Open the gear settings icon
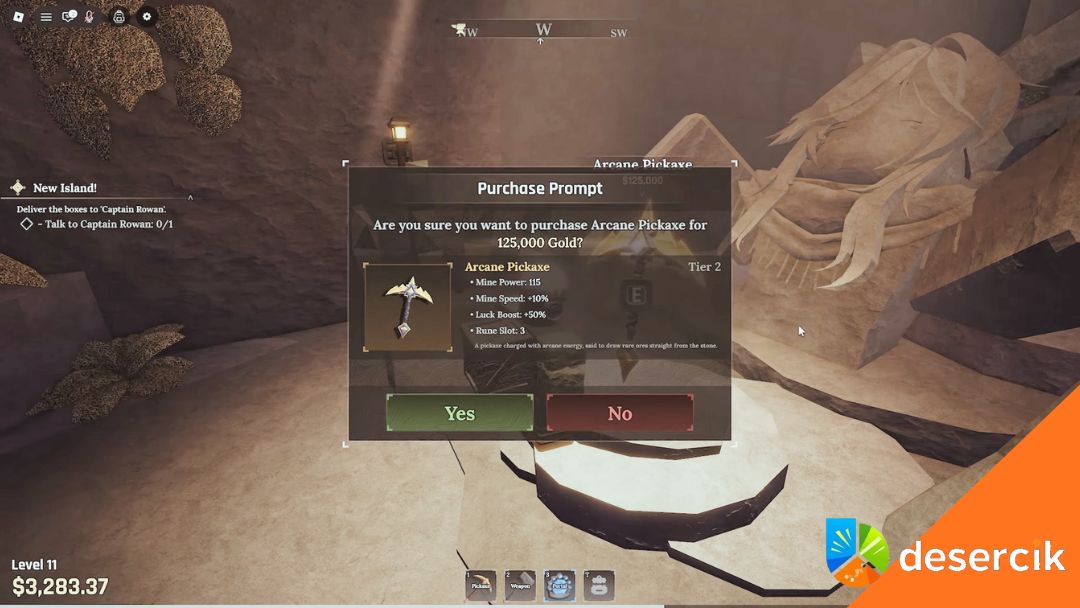The width and height of the screenshot is (1080, 608). (147, 16)
